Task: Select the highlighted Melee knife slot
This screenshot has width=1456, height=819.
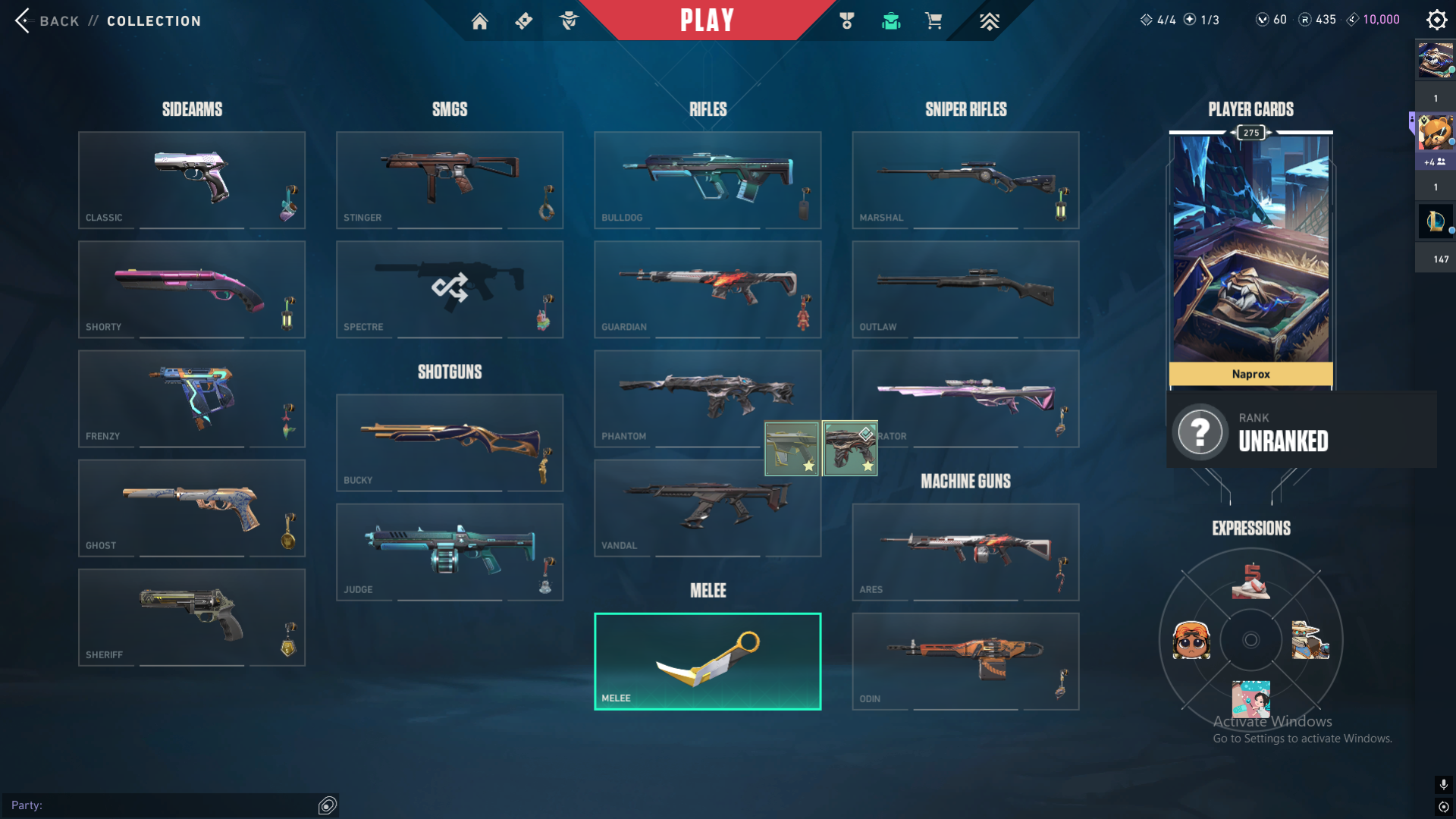Action: pos(708,661)
